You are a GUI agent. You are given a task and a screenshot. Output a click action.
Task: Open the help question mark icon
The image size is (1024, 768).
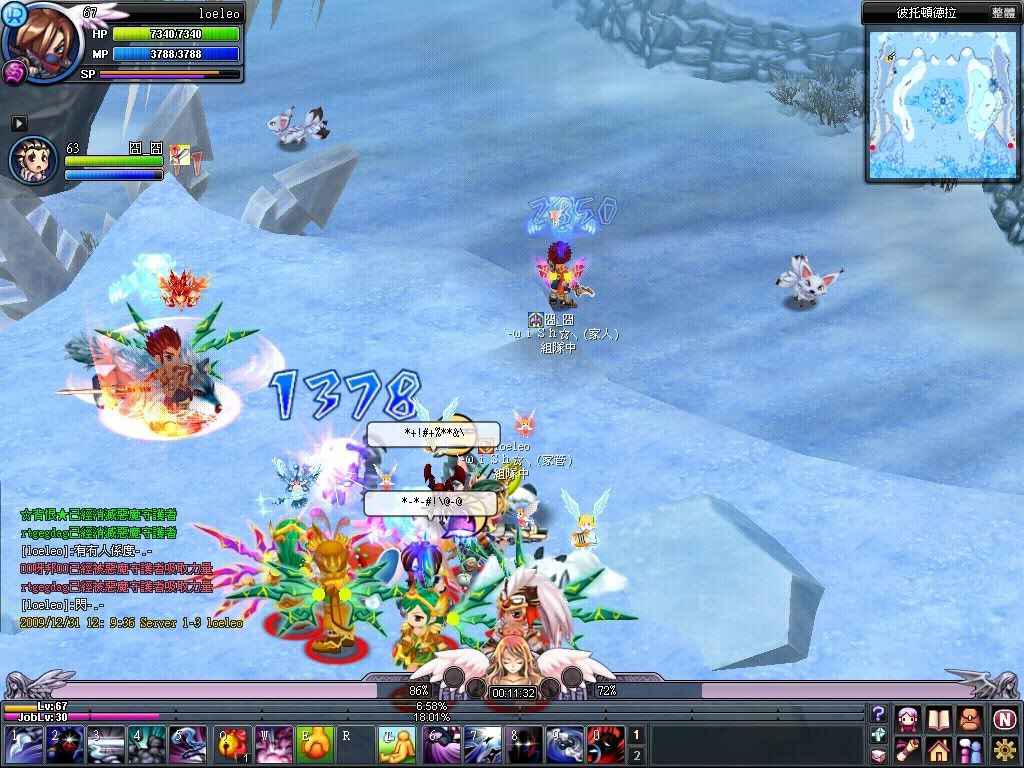pyautogui.click(x=878, y=714)
